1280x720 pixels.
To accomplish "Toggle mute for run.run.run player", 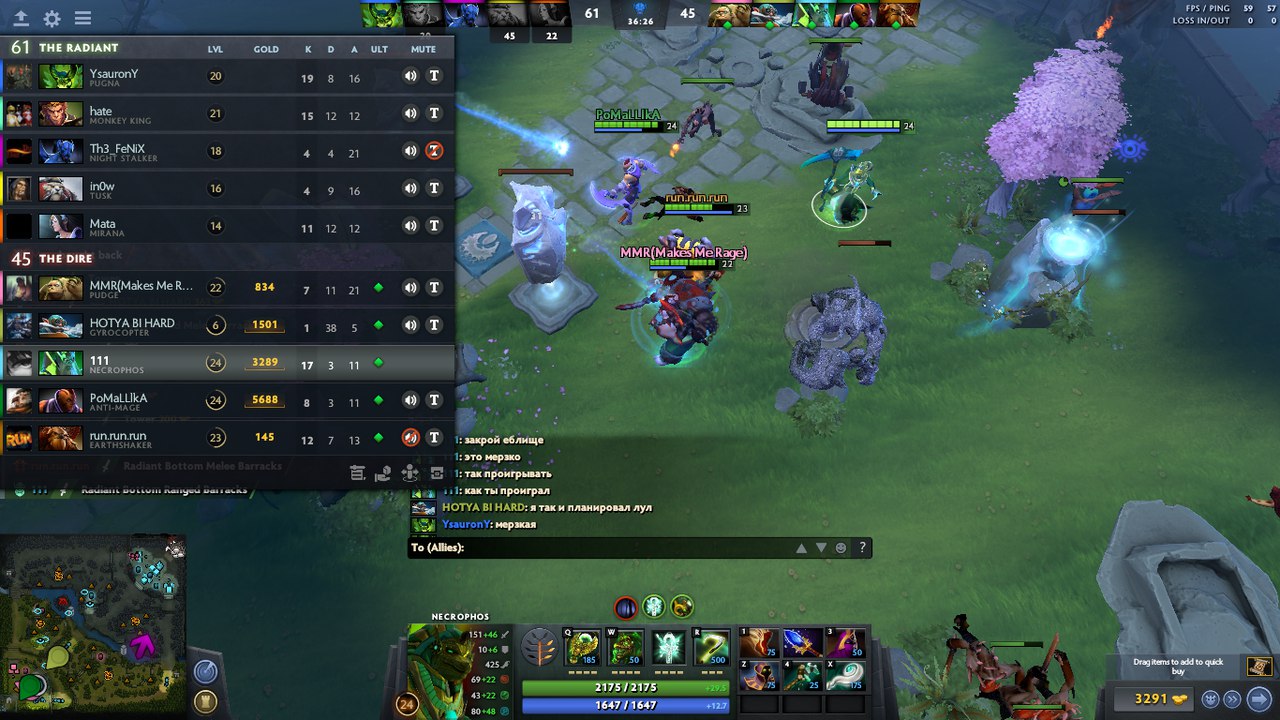I will (x=409, y=437).
